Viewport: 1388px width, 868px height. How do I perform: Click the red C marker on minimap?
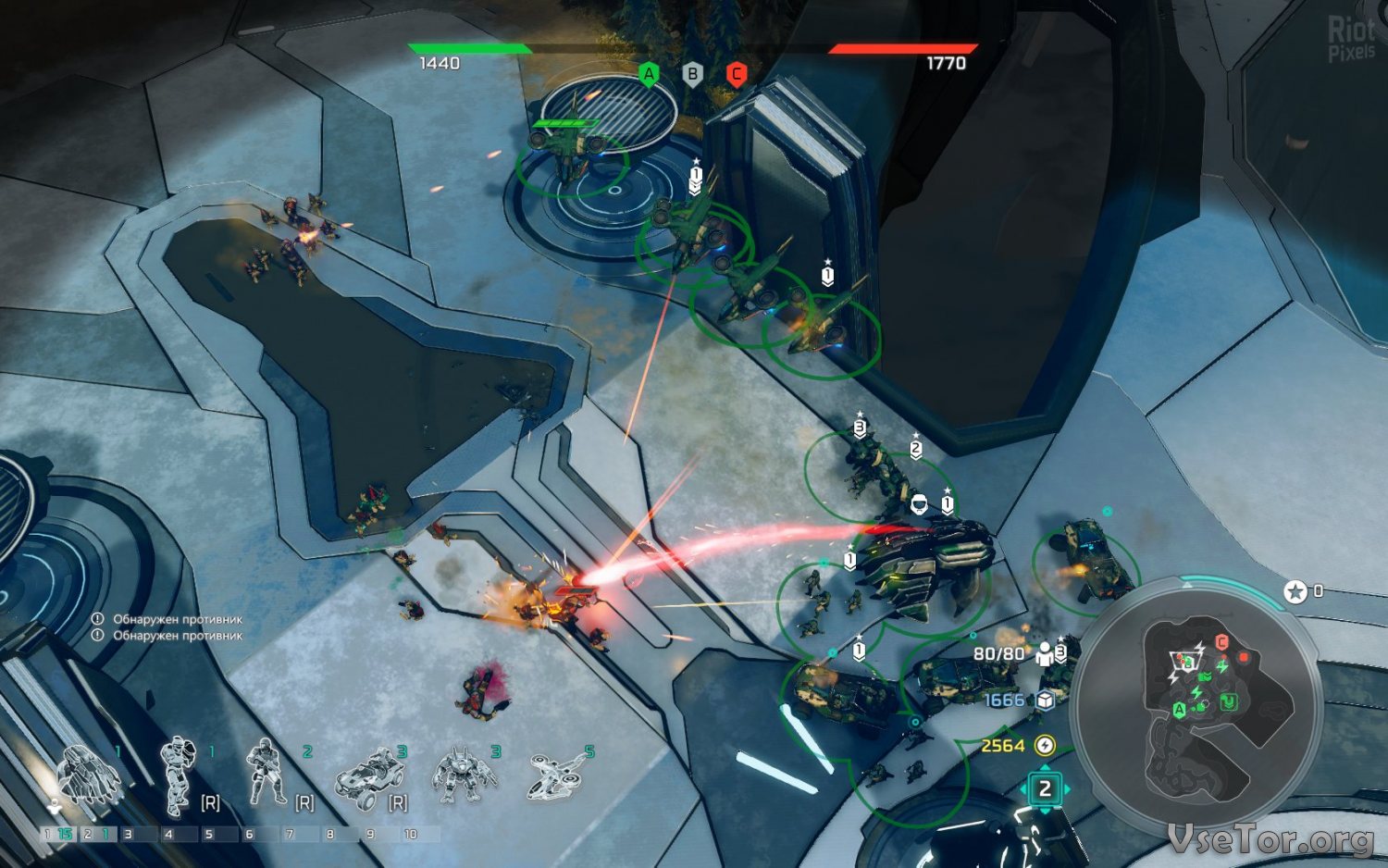(1221, 642)
